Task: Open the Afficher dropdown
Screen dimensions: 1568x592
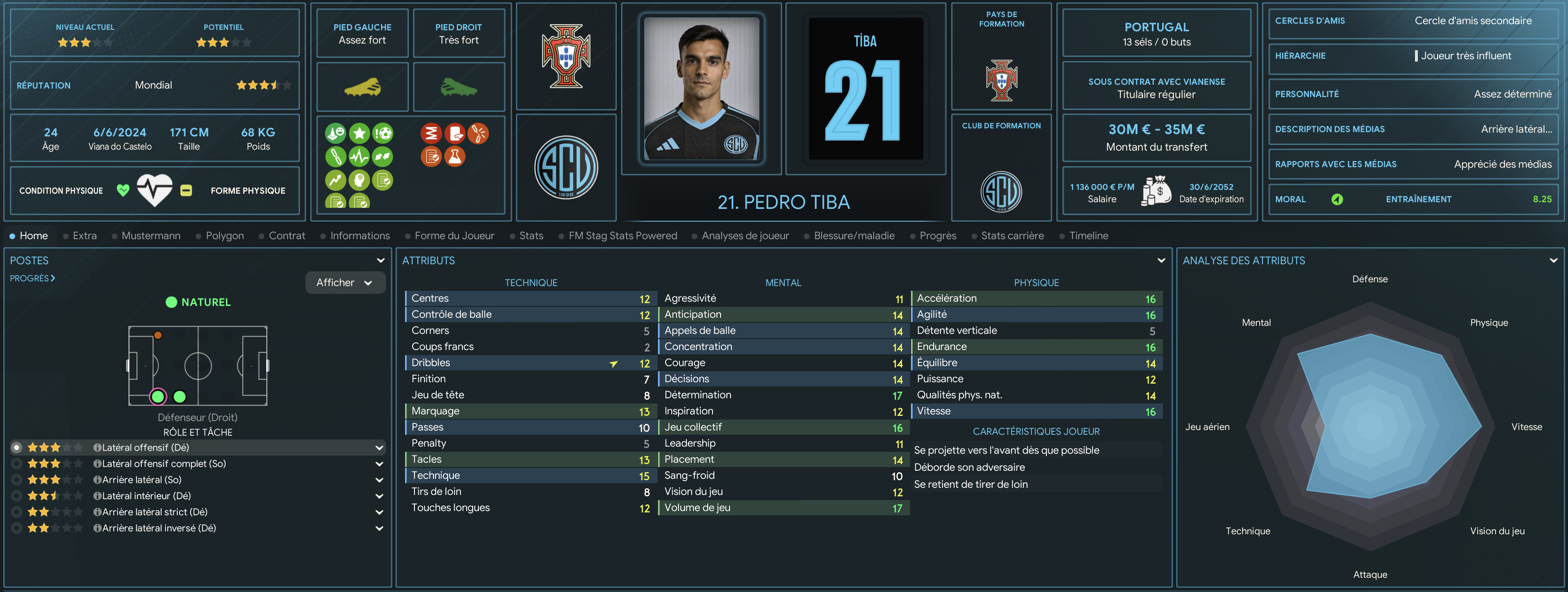Action: click(344, 282)
